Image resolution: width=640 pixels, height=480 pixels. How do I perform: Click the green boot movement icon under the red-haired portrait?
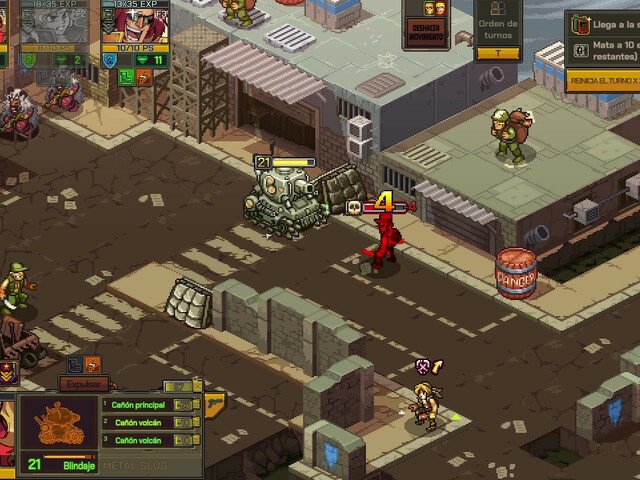pyautogui.click(x=126, y=76)
